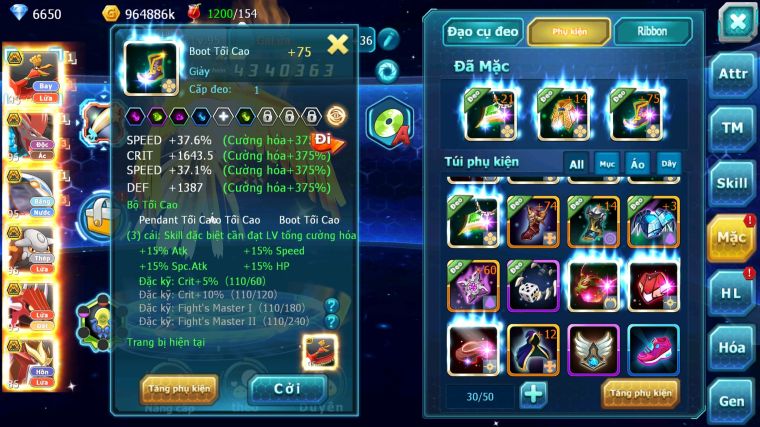Viewport: 760px width, 427px height.
Task: Add bag slots with the plus button
Action: click(x=534, y=394)
